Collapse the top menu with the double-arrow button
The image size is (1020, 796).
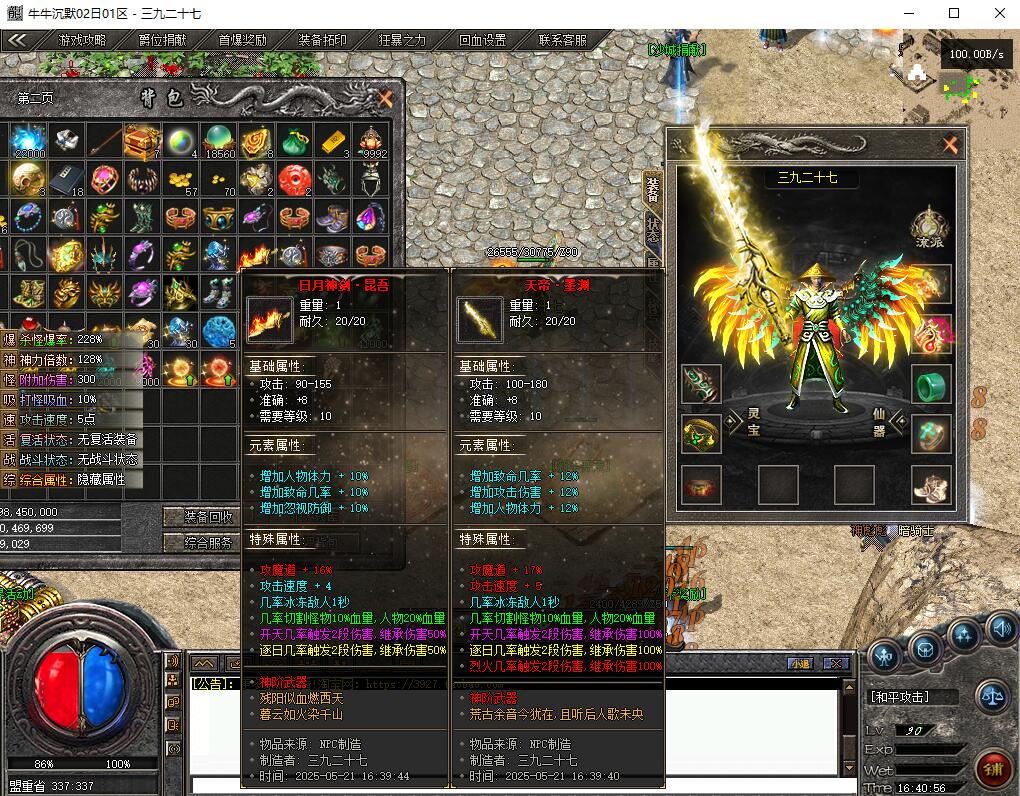[x=18, y=41]
